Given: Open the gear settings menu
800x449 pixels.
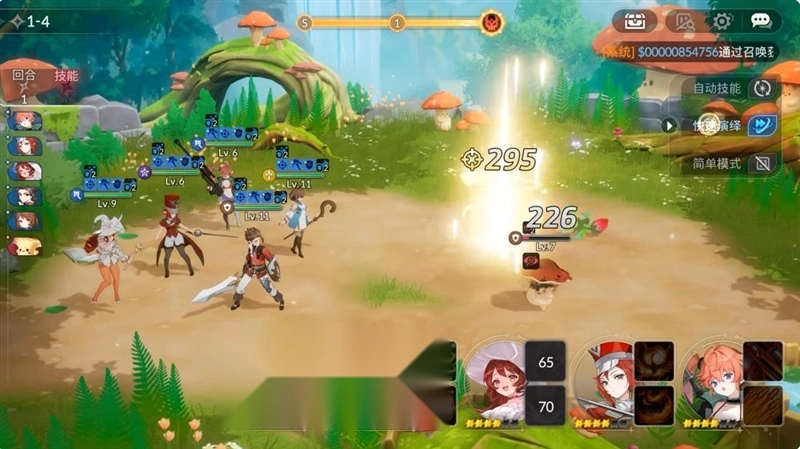Looking at the screenshot, I should [x=721, y=21].
